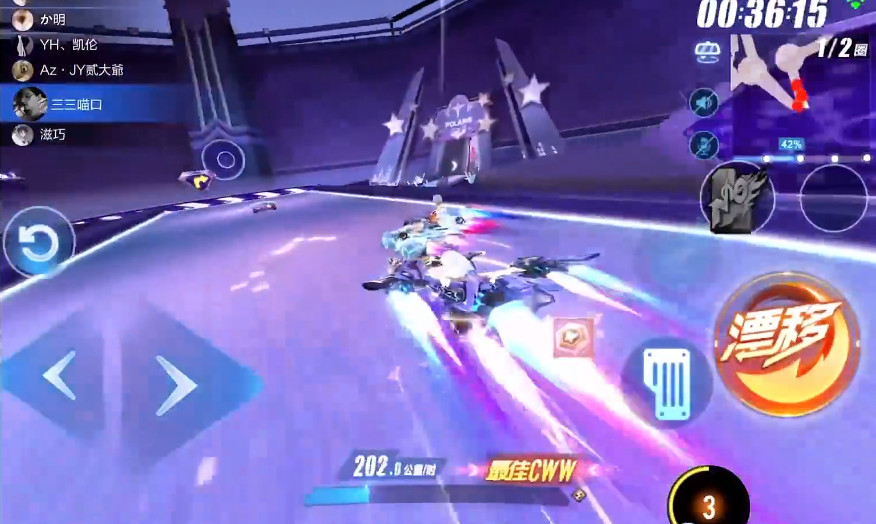Activate the nitro button showing 3
This screenshot has height=524, width=876.
click(x=709, y=500)
